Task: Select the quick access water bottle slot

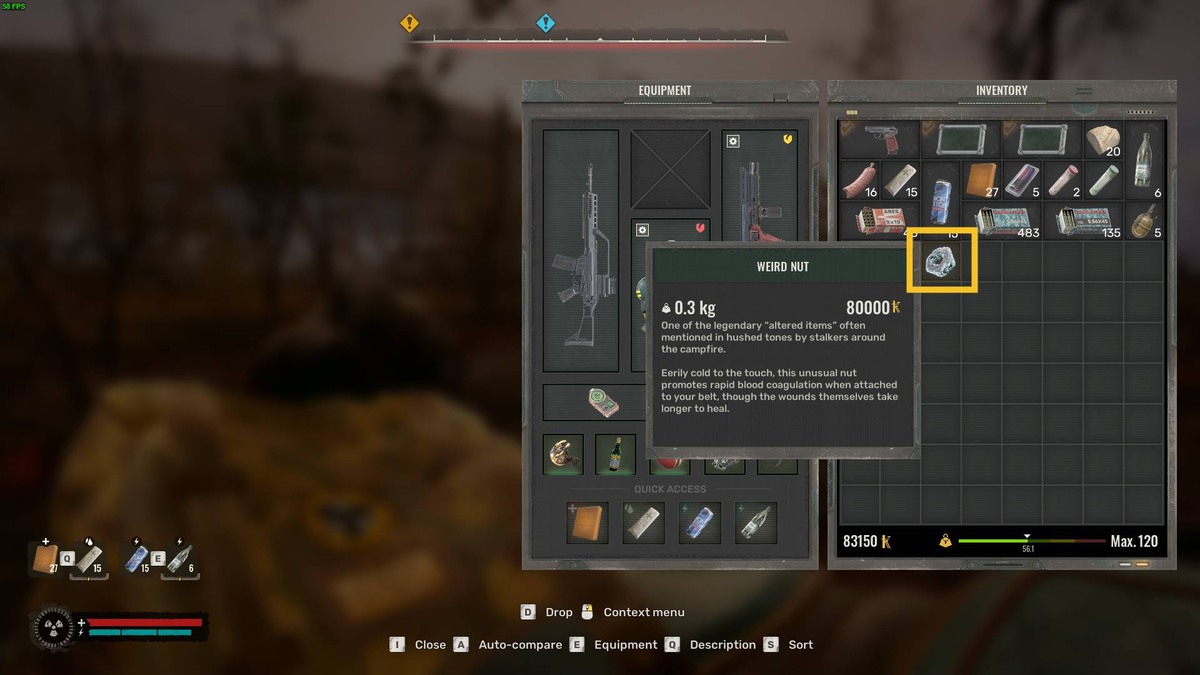Action: pos(756,523)
